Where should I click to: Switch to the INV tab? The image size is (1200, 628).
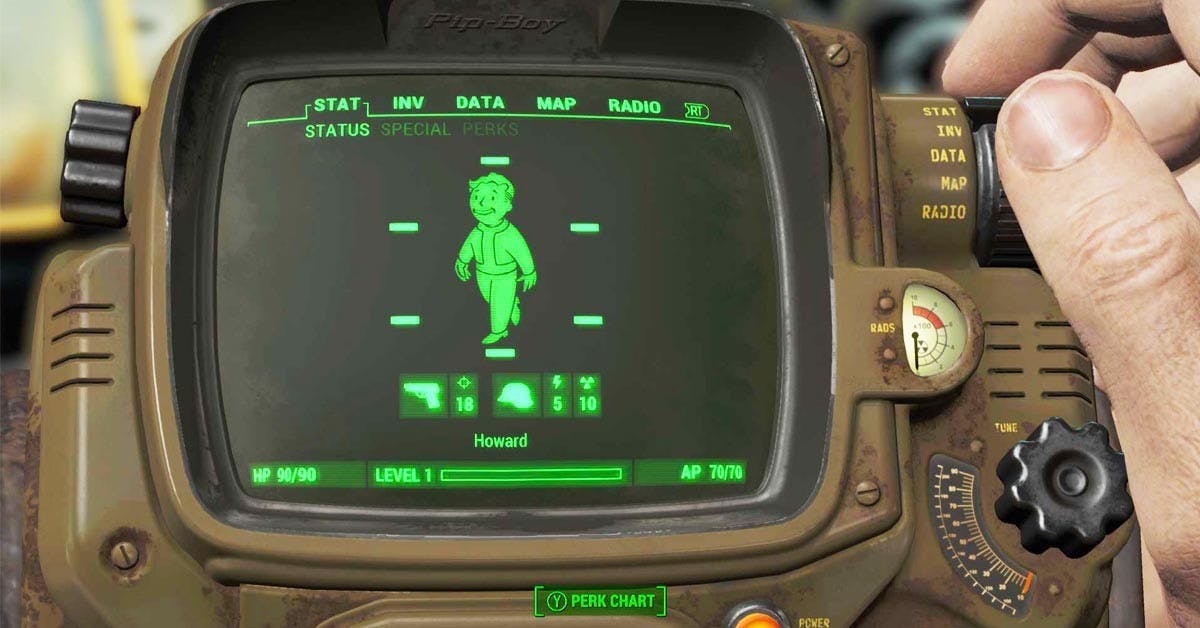(408, 104)
